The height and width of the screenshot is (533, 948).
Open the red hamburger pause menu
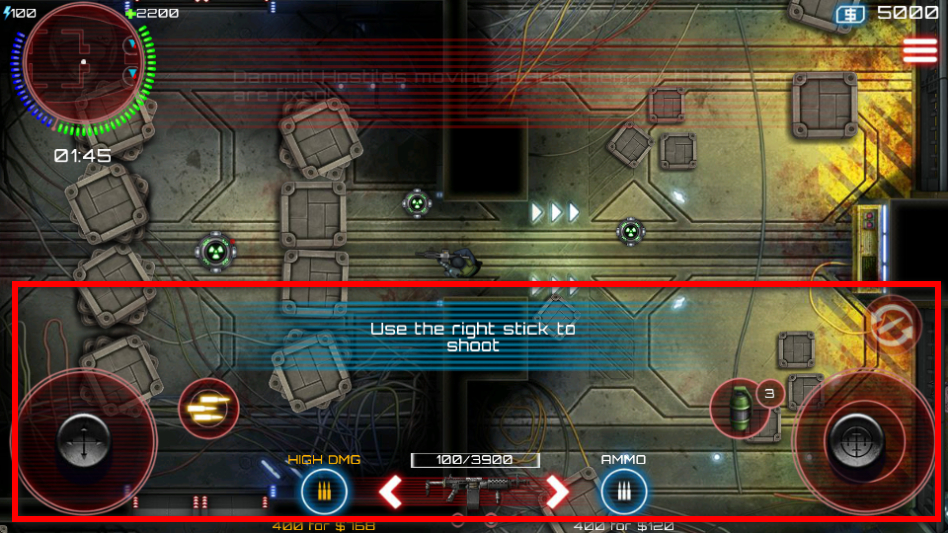click(919, 50)
